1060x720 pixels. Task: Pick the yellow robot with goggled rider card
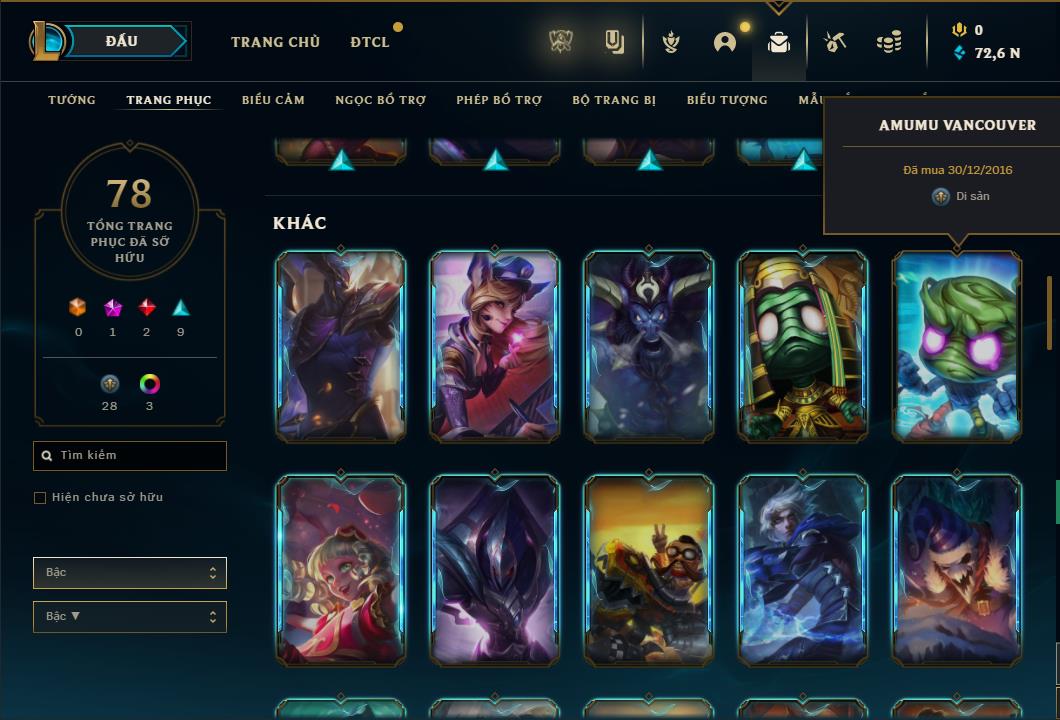(x=649, y=570)
